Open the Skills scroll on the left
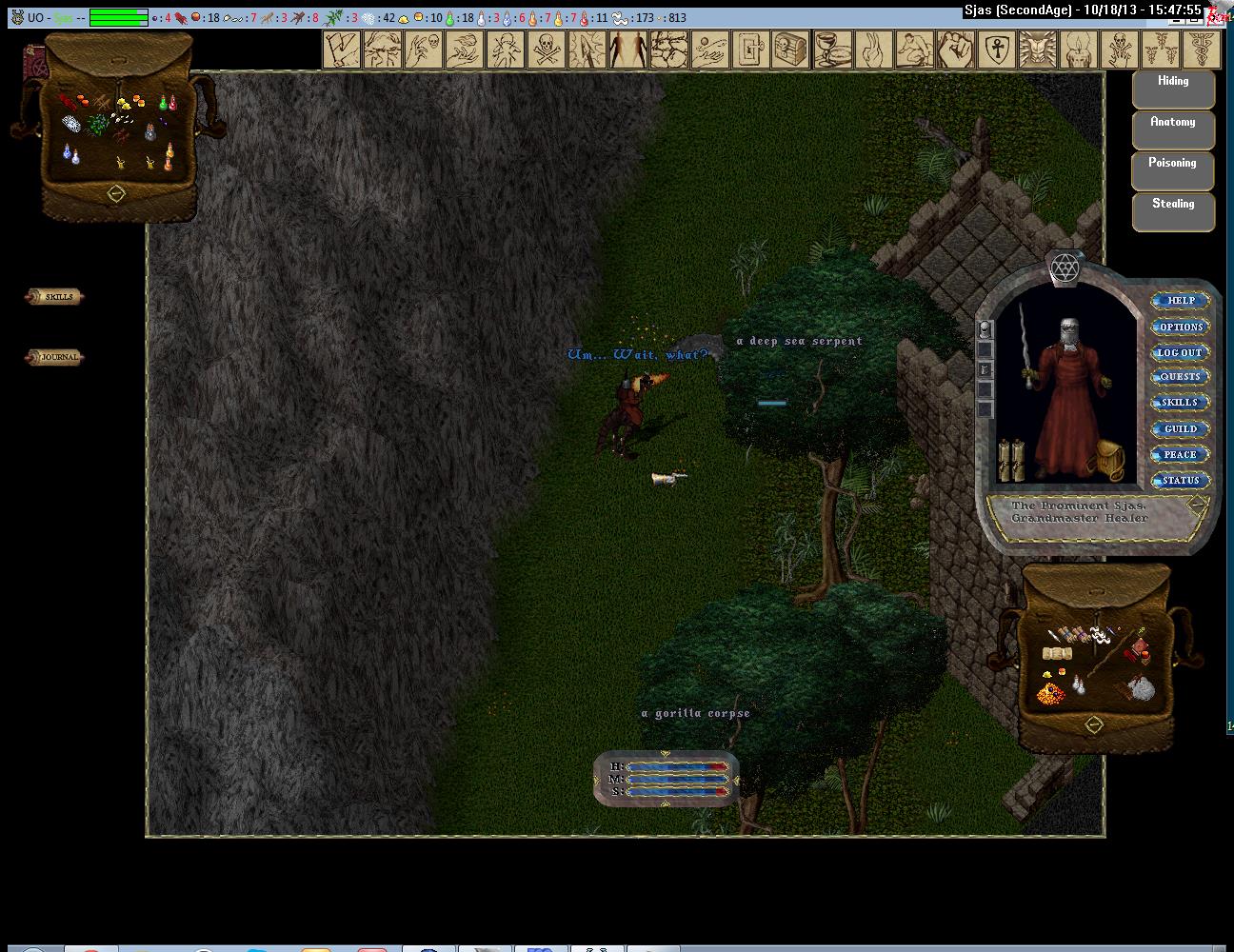Screen dimensions: 1234x952 point(55,297)
